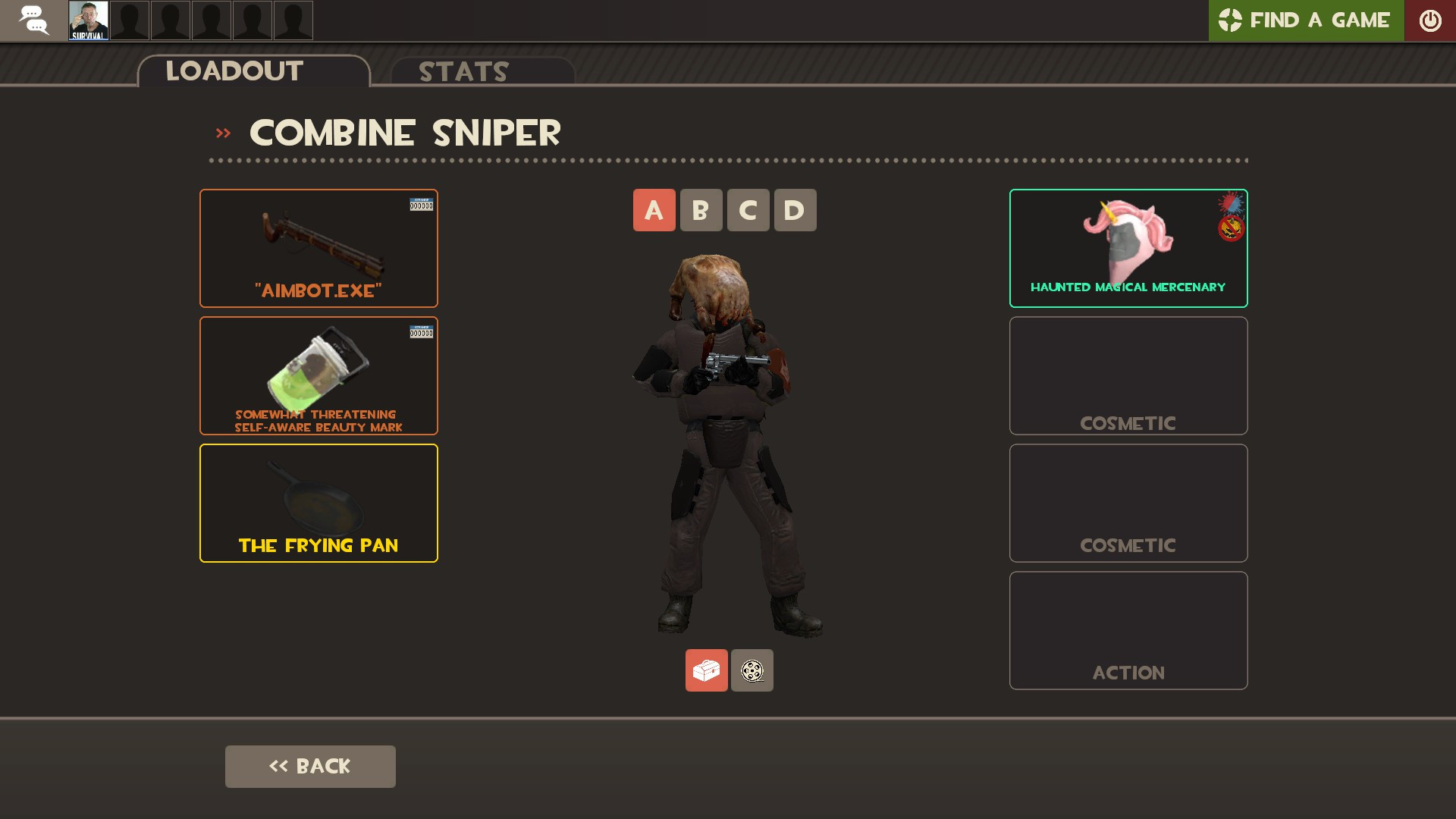1456x819 pixels.
Task: Select loadout preset A
Action: coord(654,210)
